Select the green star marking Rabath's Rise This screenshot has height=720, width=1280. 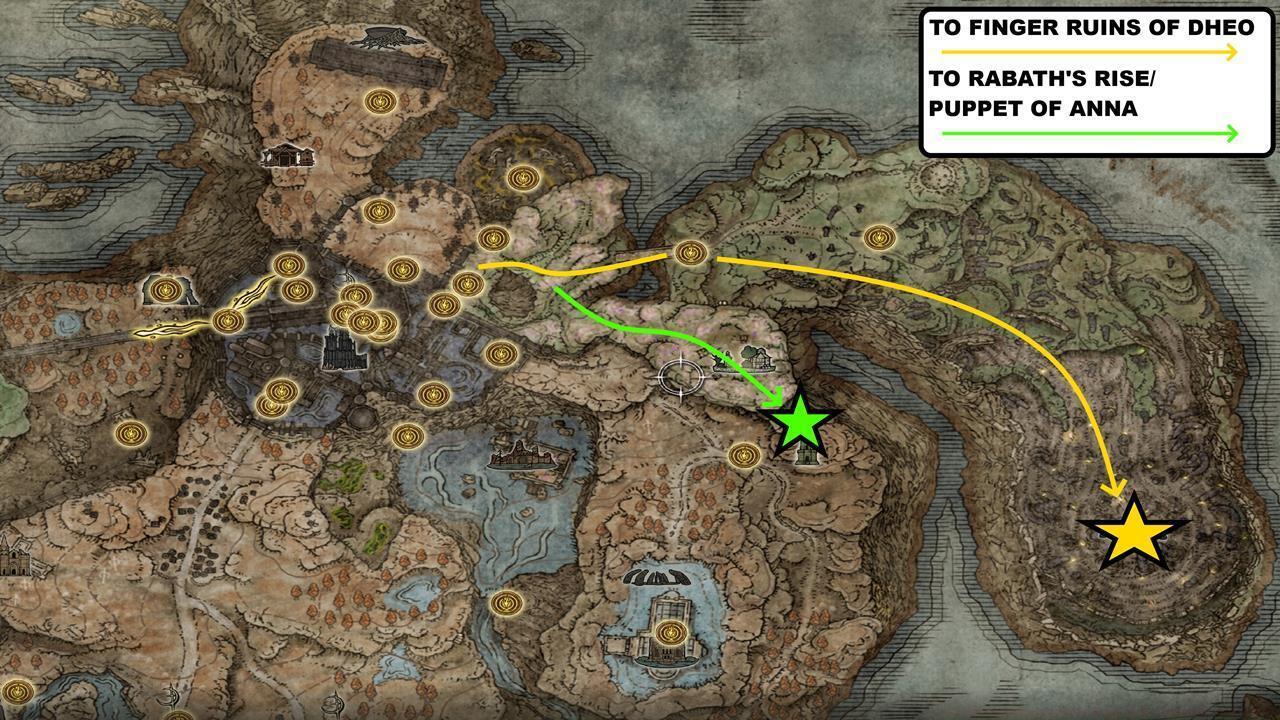coord(798,425)
